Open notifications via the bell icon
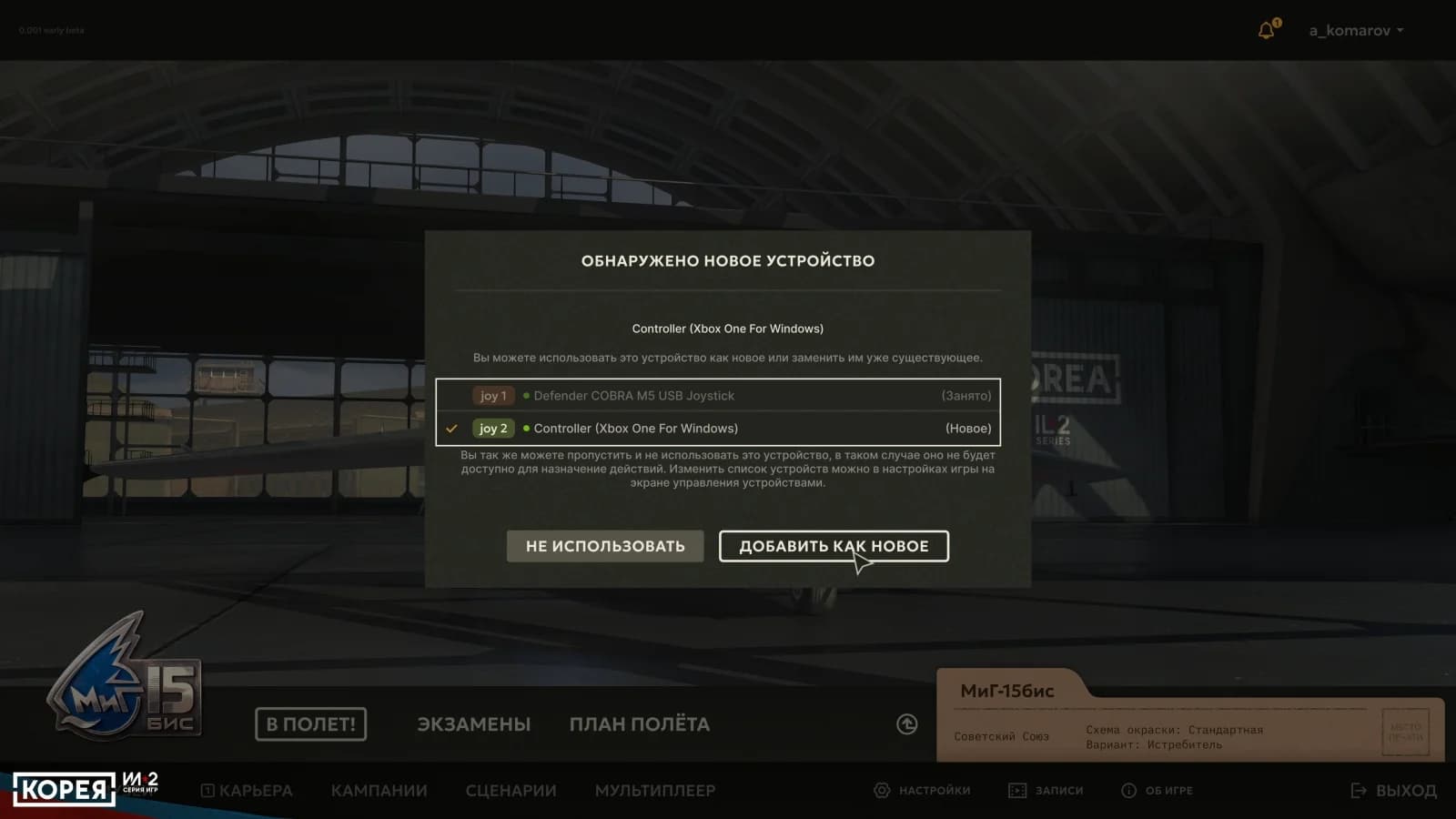Screen dimensions: 1456x819 1265,29
